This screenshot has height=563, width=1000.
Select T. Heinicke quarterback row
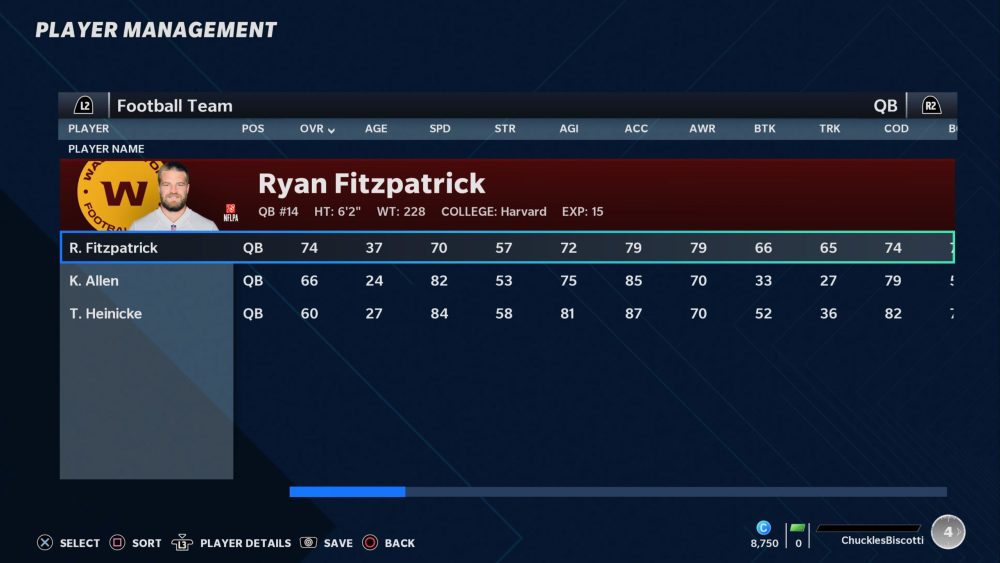106,314
